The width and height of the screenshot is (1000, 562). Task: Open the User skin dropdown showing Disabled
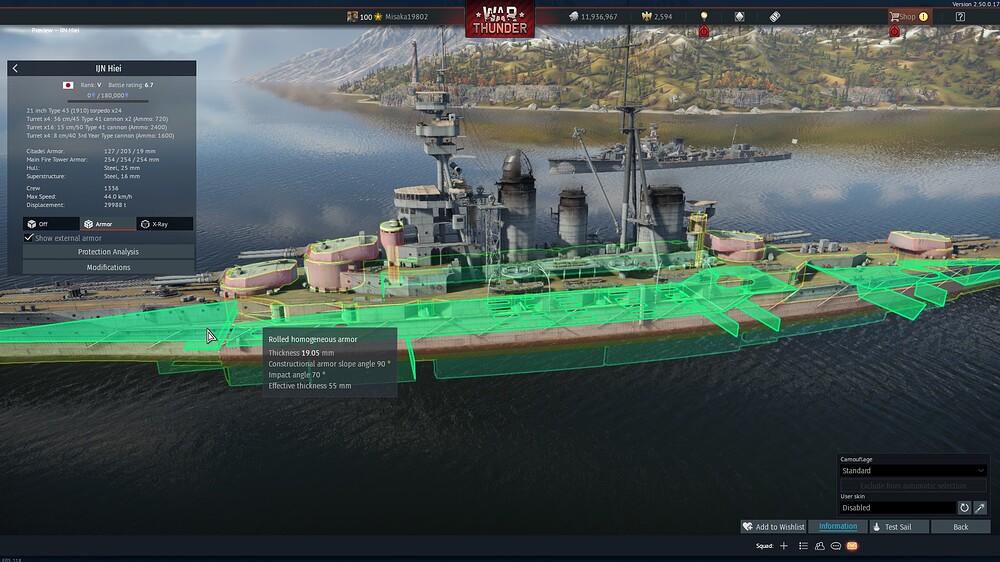tap(897, 508)
